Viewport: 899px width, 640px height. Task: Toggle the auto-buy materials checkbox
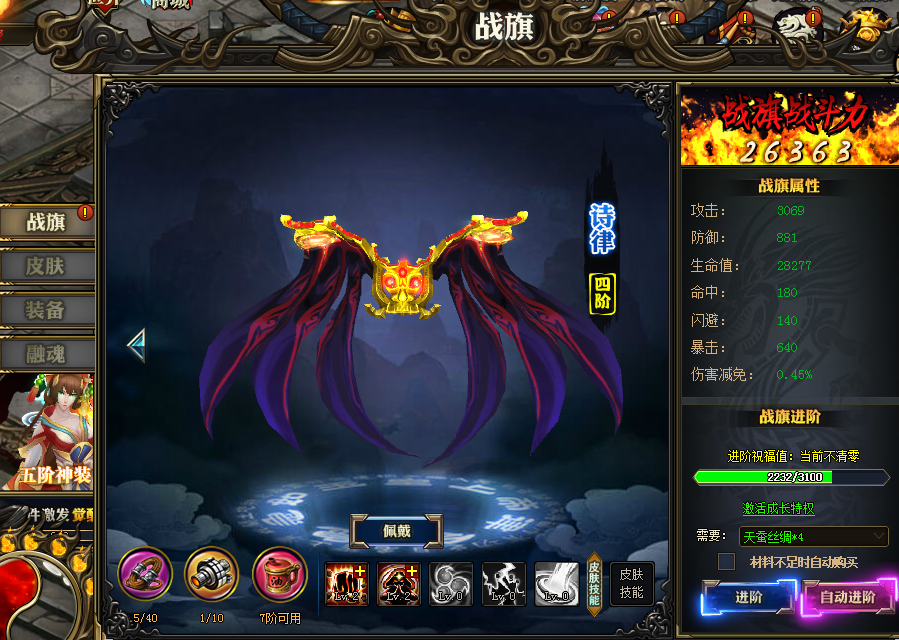tap(727, 562)
